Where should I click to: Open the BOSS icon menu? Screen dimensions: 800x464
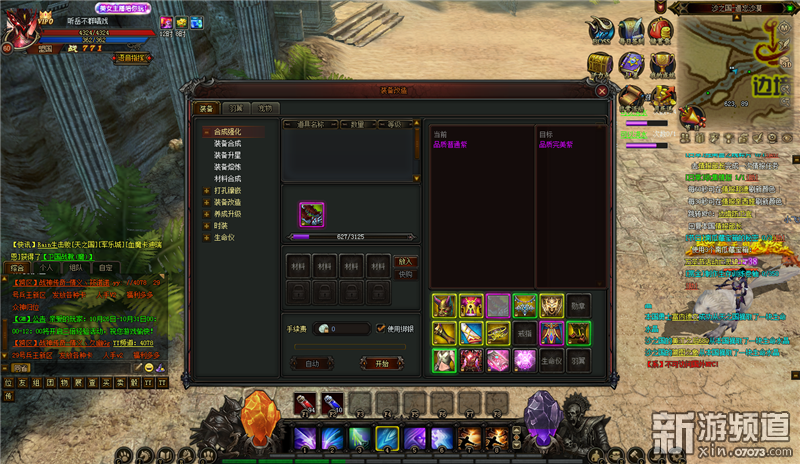[601, 31]
